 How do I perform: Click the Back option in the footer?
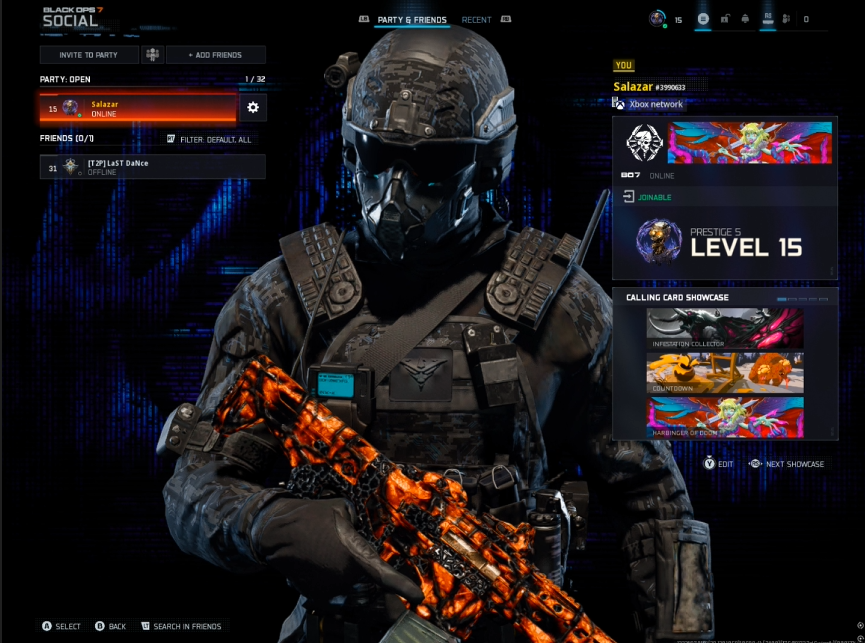[x=110, y=626]
